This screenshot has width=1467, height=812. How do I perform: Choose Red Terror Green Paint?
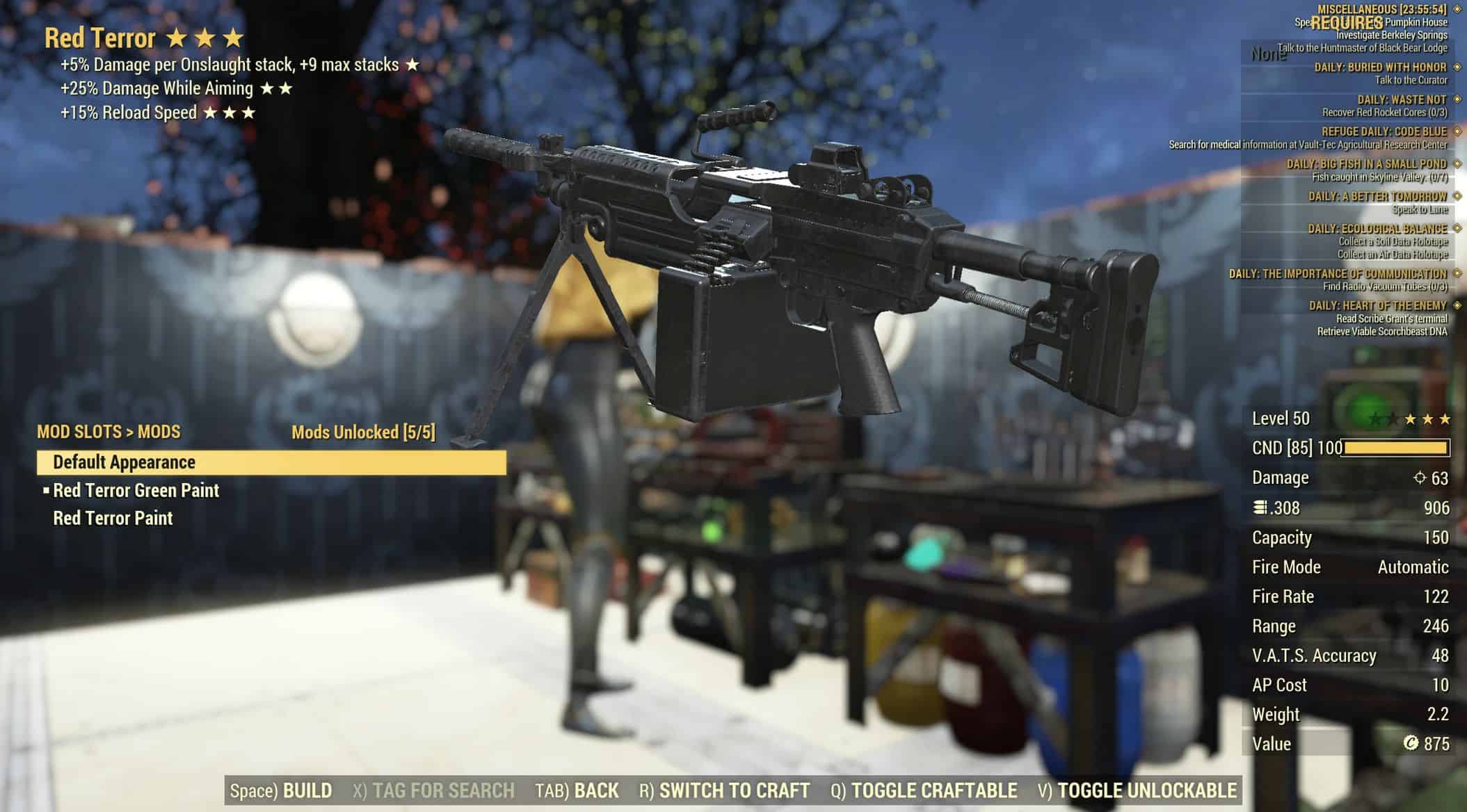[136, 491]
